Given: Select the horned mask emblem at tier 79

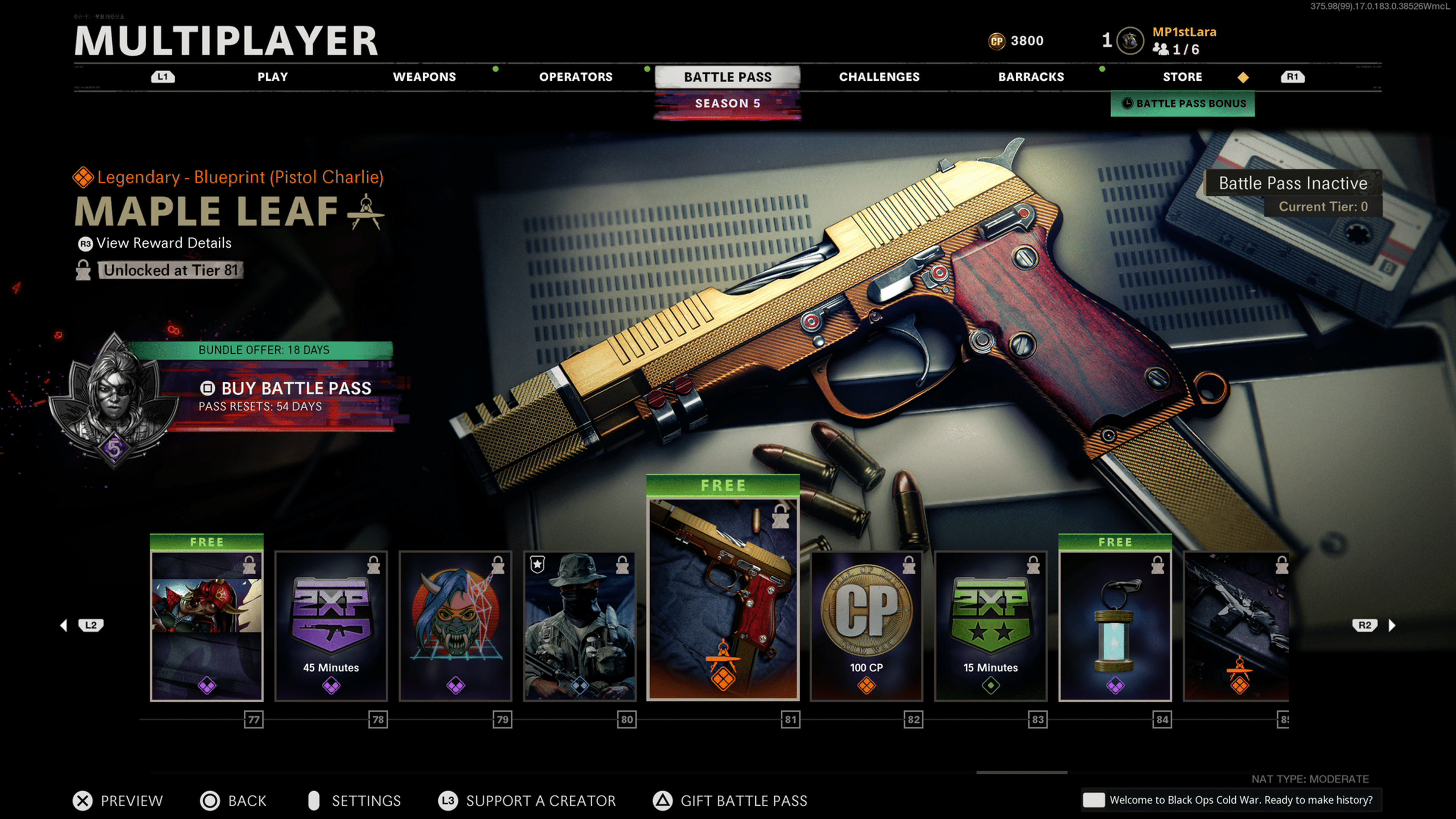Looking at the screenshot, I should pos(455,626).
